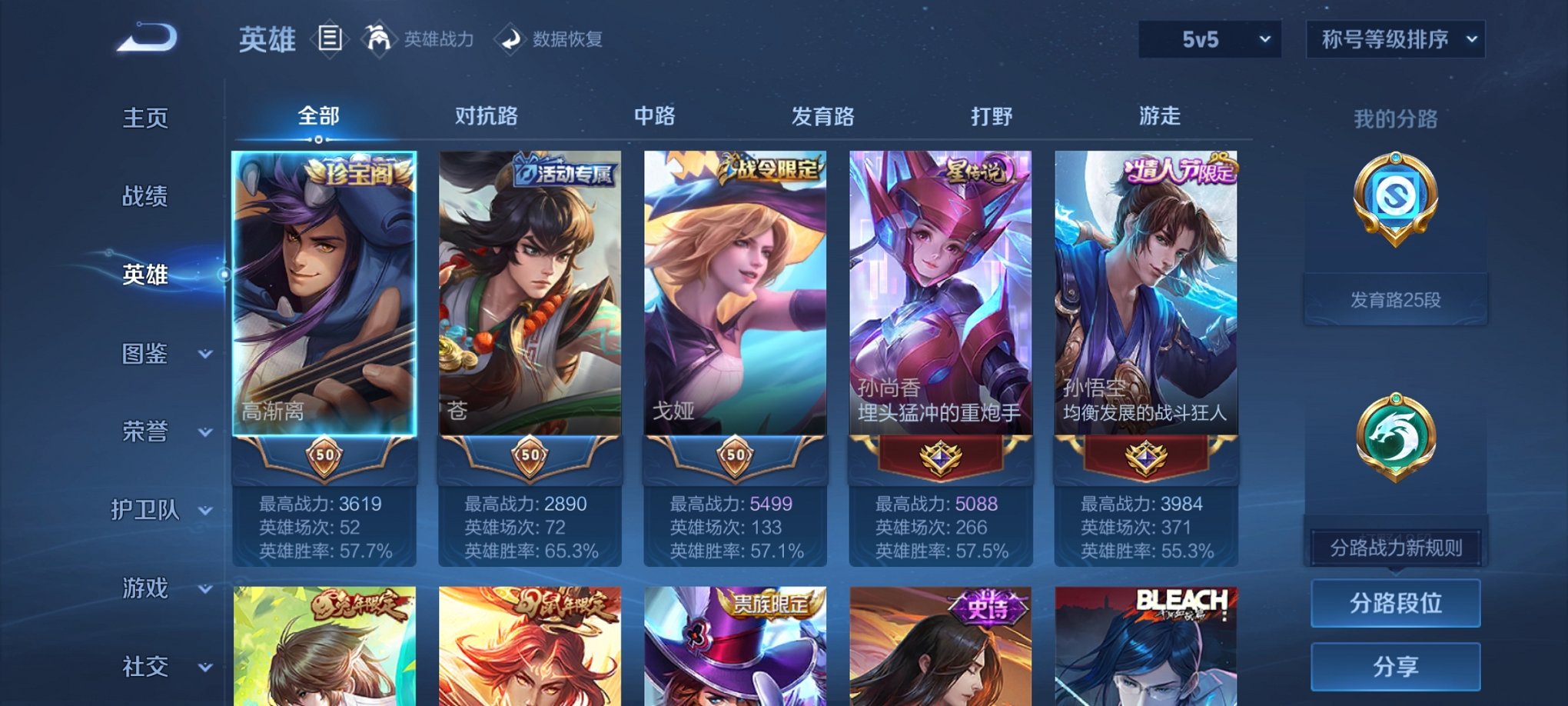Click the 数据恢复 data recovery icon
The width and height of the screenshot is (1568, 706).
click(x=510, y=39)
